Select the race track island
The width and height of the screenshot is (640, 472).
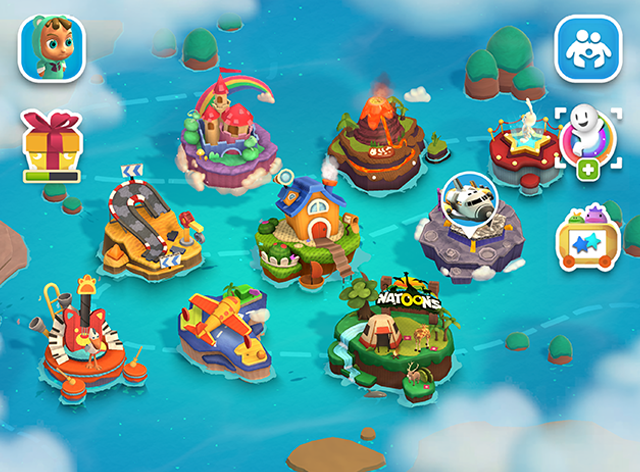150,226
